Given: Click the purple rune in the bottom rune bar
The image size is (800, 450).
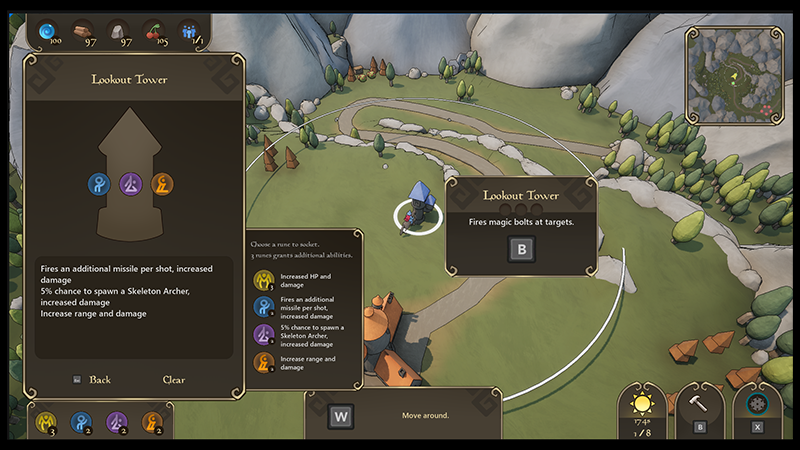Looking at the screenshot, I should pos(117,422).
